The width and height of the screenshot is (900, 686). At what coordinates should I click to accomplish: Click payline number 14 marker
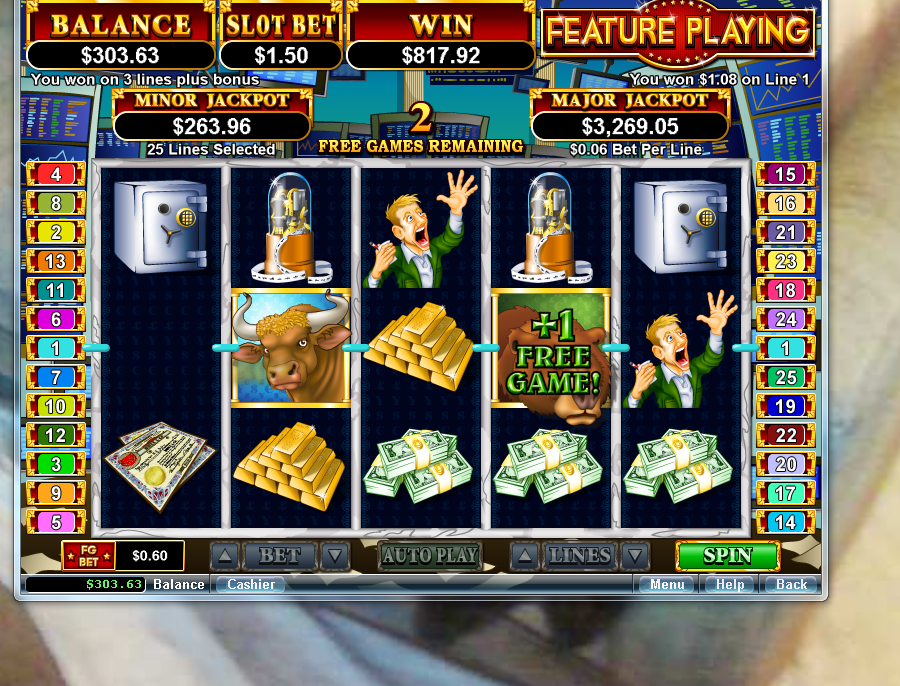[x=786, y=522]
